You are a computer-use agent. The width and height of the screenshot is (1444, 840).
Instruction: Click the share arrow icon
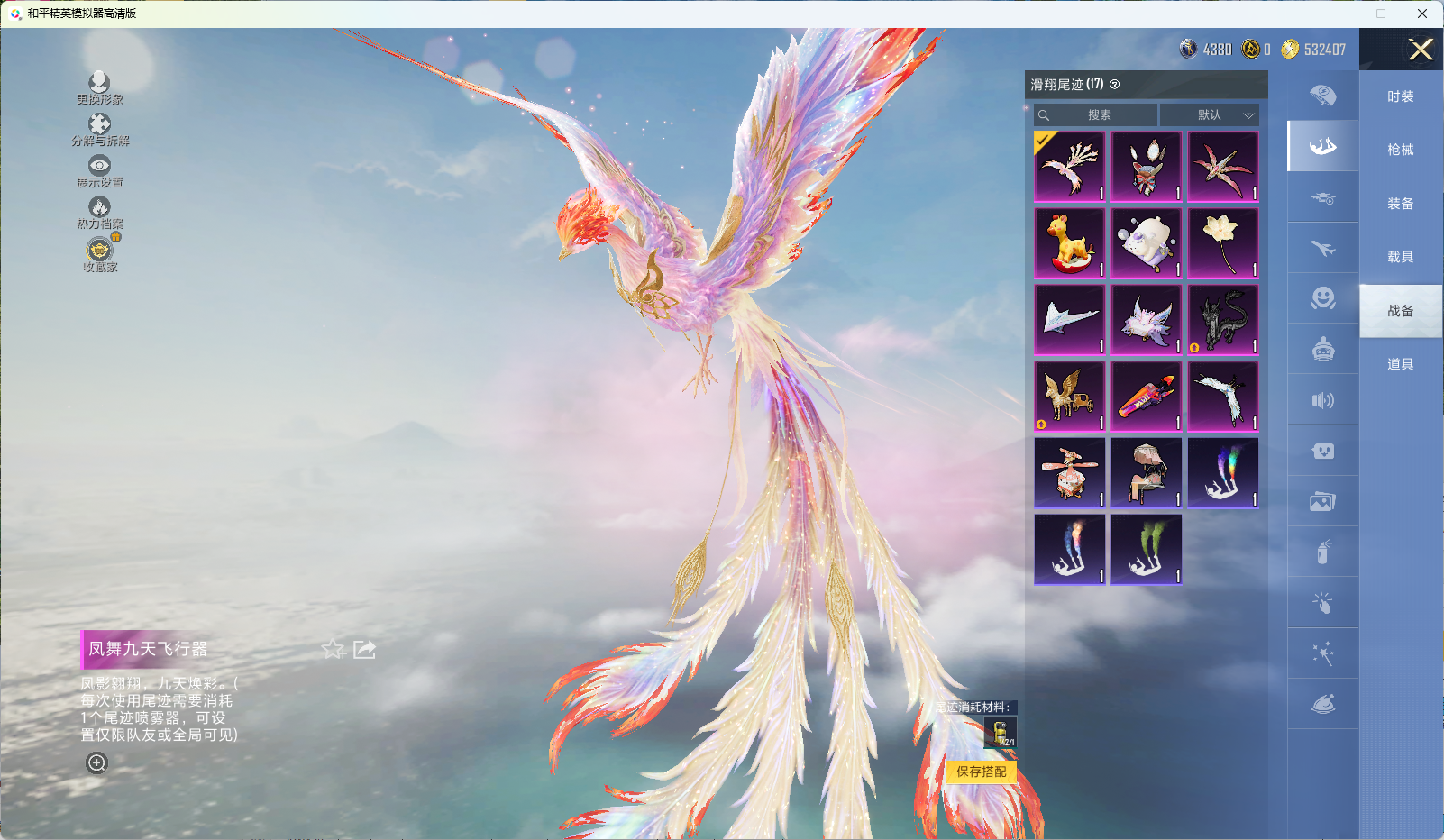click(x=364, y=649)
